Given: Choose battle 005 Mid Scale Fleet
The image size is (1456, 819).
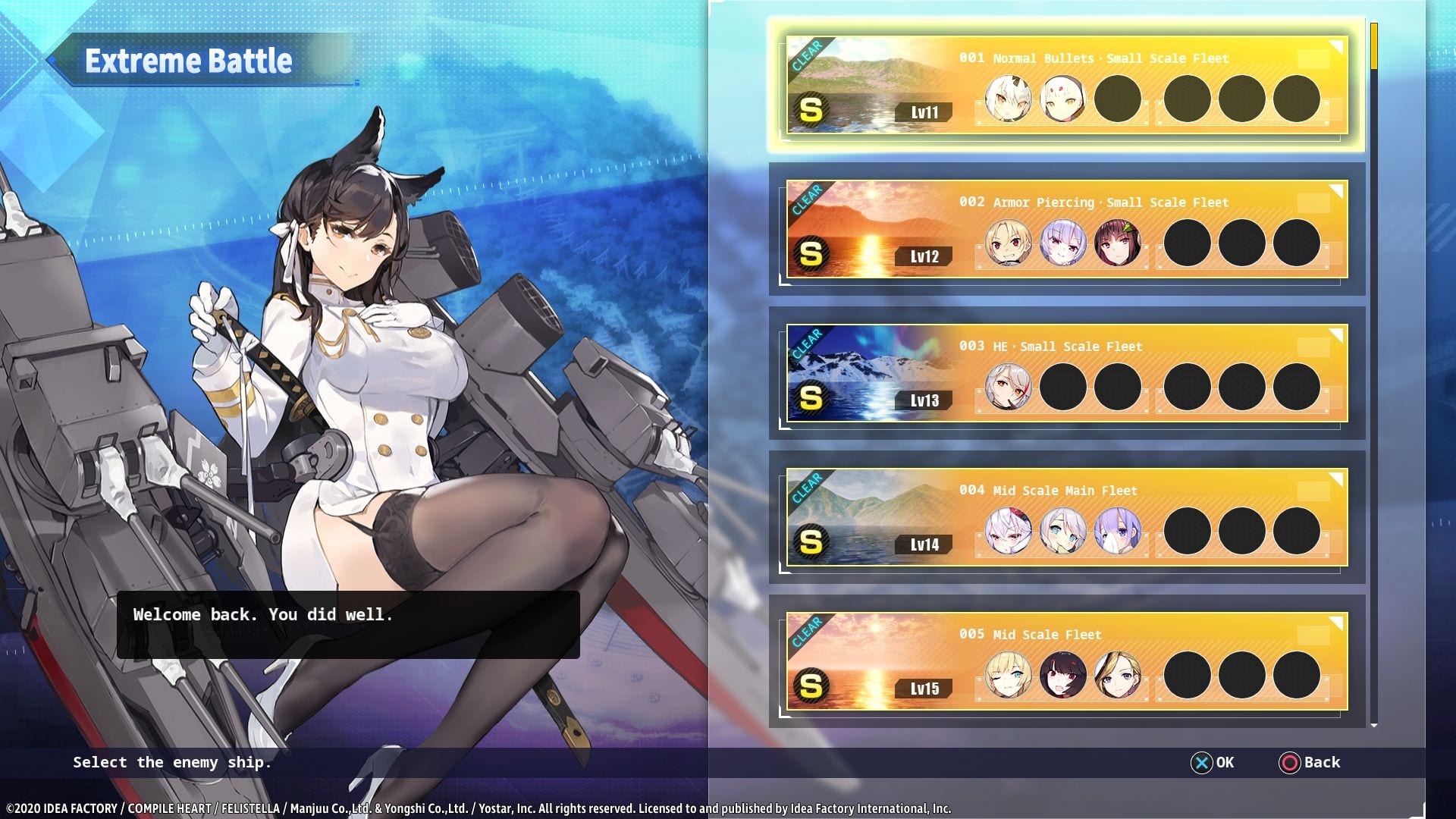Looking at the screenshot, I should [x=1066, y=661].
